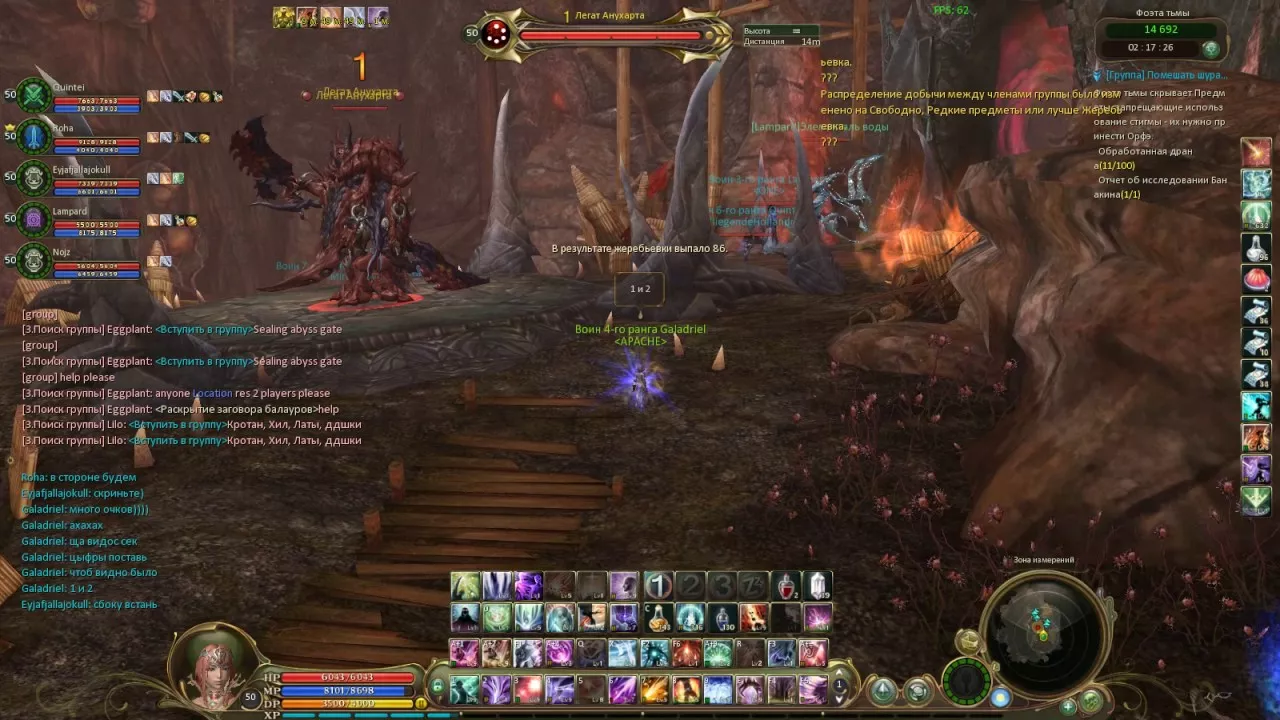Target party leader Roha's frame
1280x720 pixels.
click(95, 136)
